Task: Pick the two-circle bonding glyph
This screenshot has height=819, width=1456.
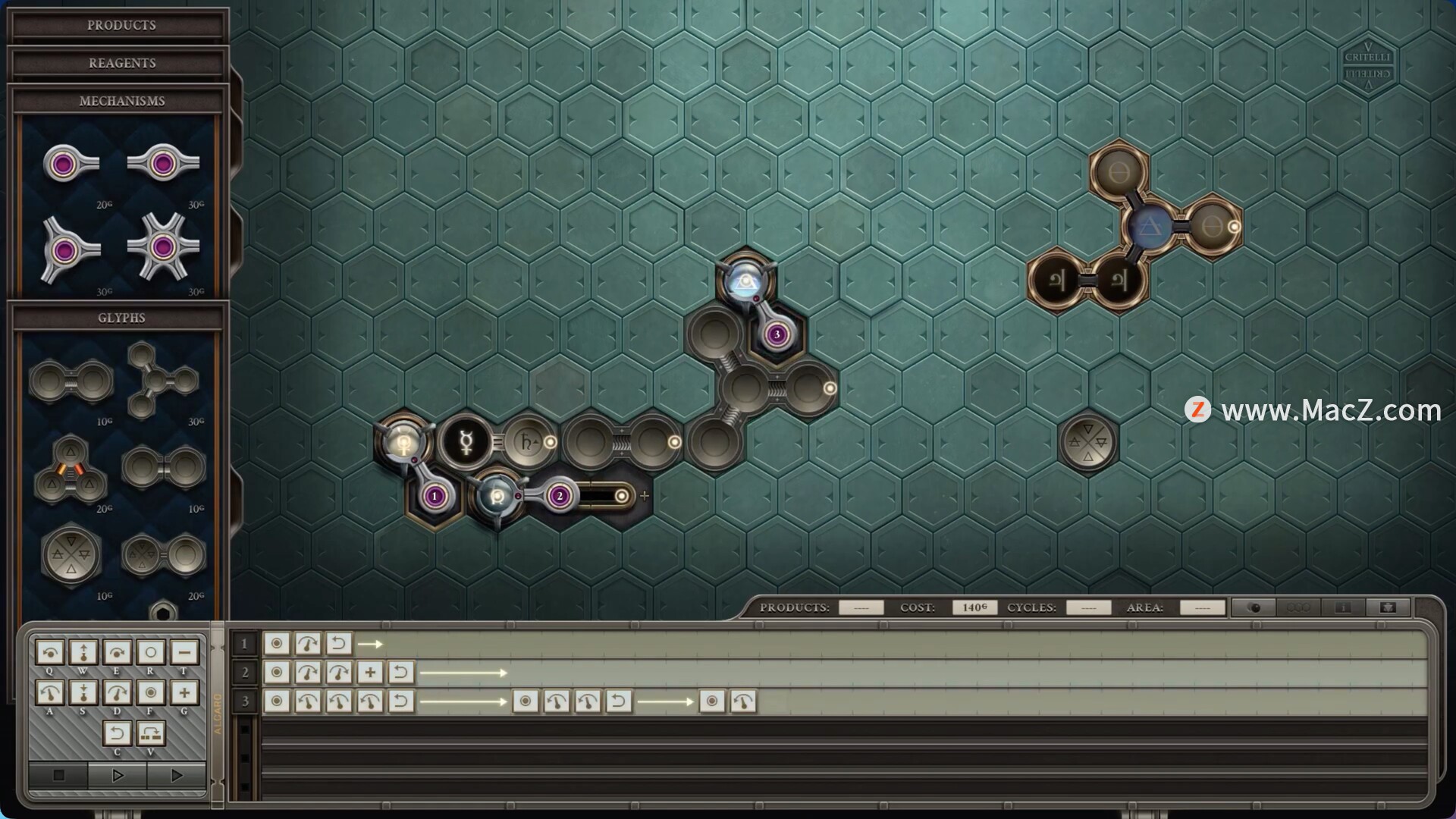Action: [71, 381]
